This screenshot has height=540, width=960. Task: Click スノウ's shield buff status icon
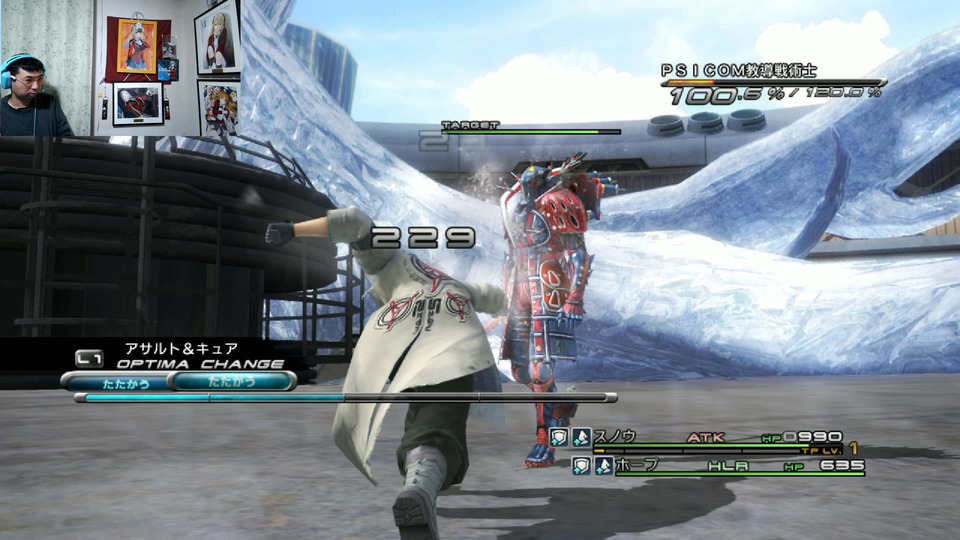(x=559, y=437)
